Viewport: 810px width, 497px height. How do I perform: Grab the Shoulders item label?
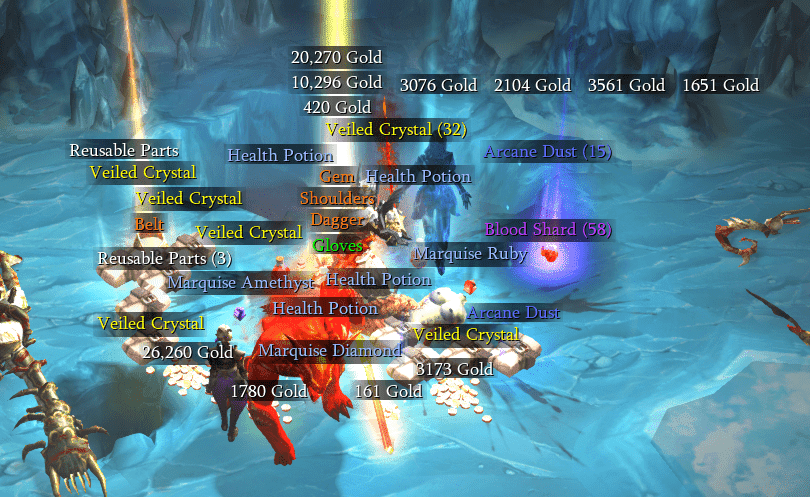[337, 198]
